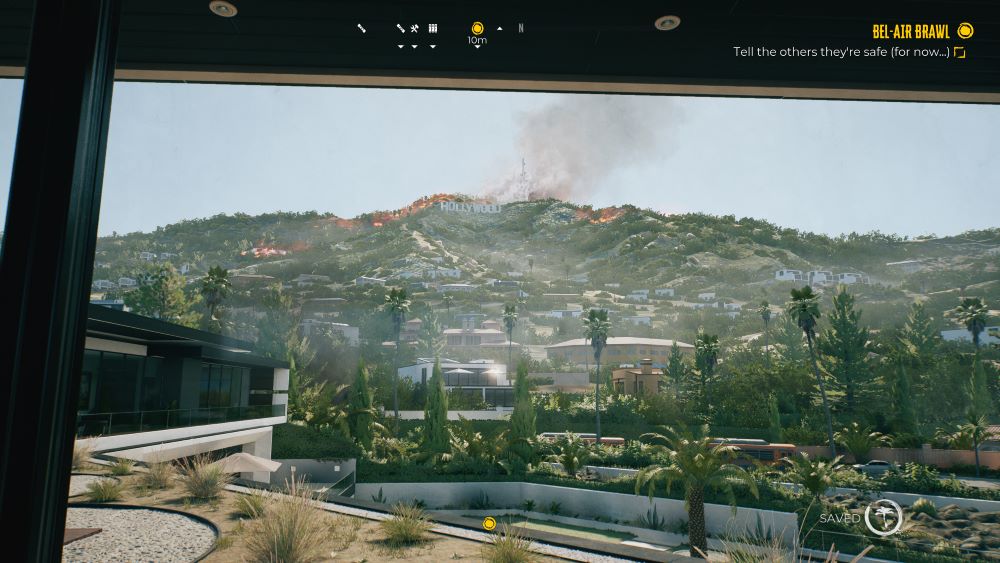Screen dimensions: 1000x563
Task: Click the North 'N' compass indicator
Action: click(521, 28)
